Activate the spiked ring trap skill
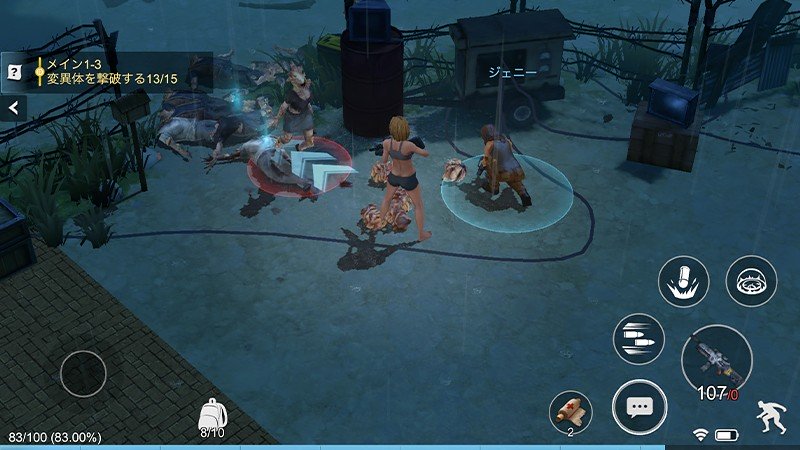Viewport: 800px width, 450px height. pyautogui.click(x=750, y=281)
